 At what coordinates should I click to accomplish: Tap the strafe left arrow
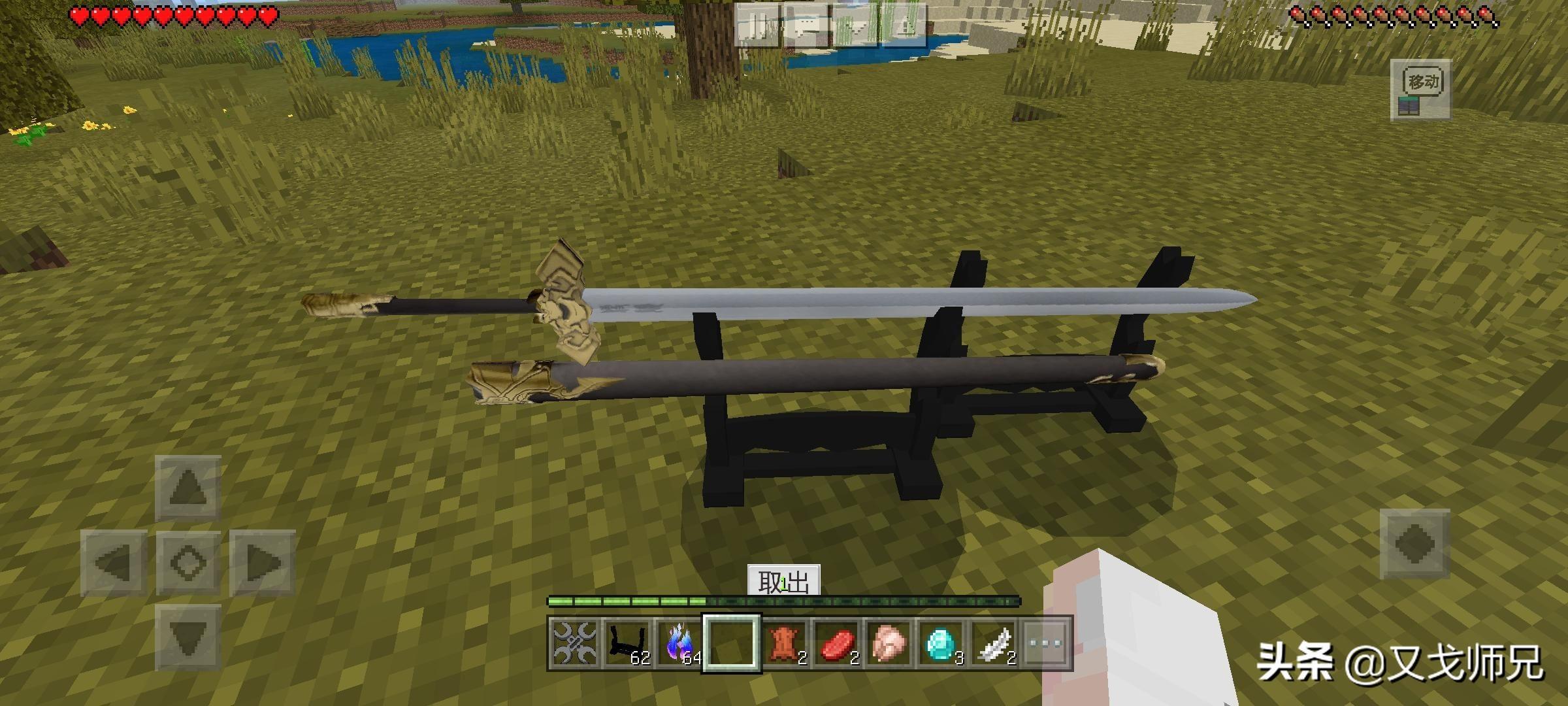(114, 563)
